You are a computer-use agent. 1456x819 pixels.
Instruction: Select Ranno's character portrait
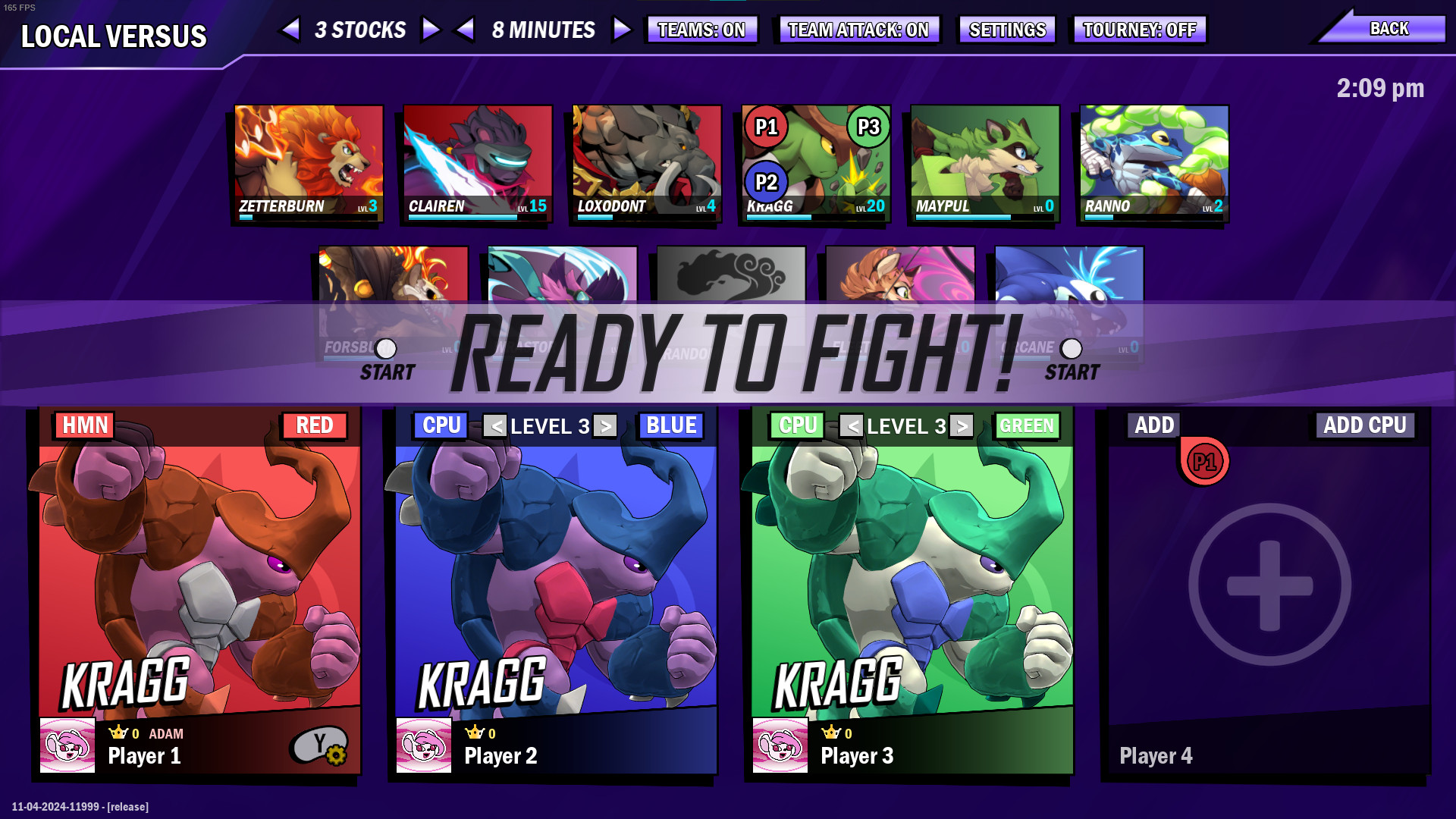(x=1153, y=159)
